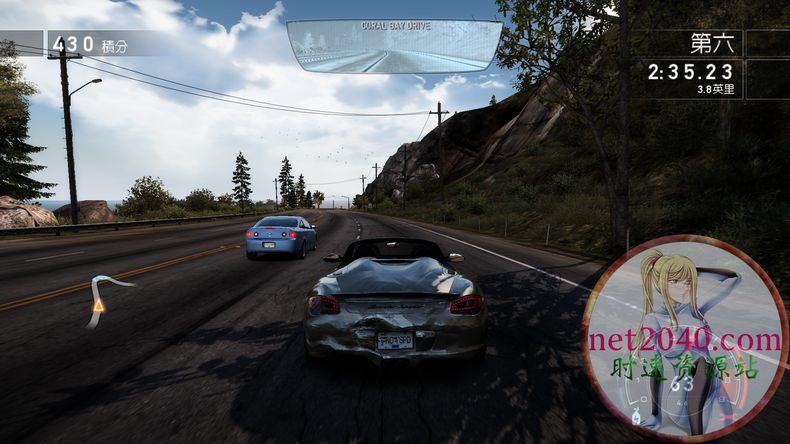Open the net2040.com watermark link

click(685, 340)
